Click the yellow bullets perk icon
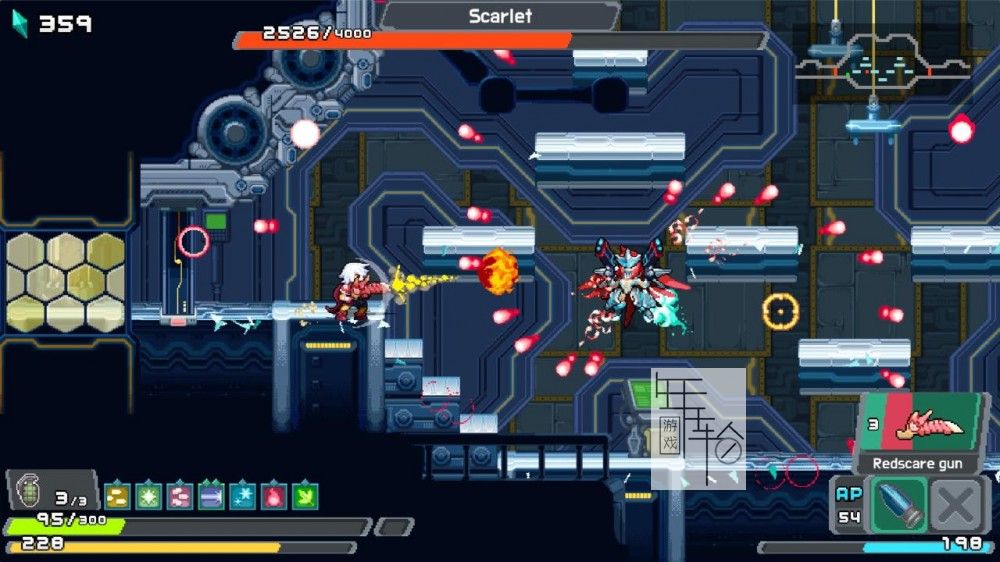The height and width of the screenshot is (562, 1000). coord(117,496)
